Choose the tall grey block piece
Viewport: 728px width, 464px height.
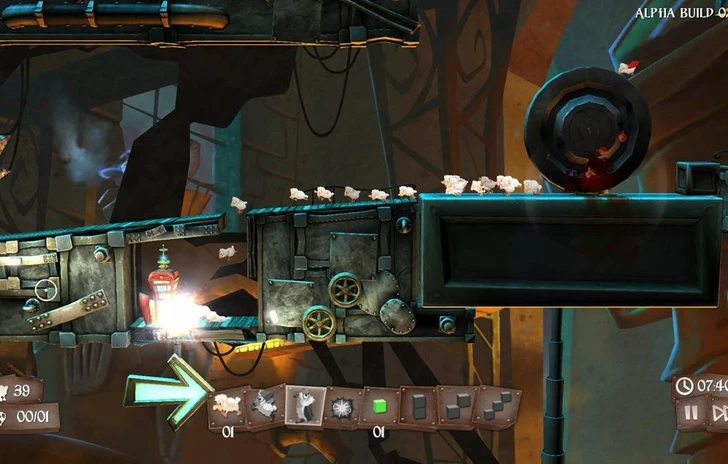417,406
